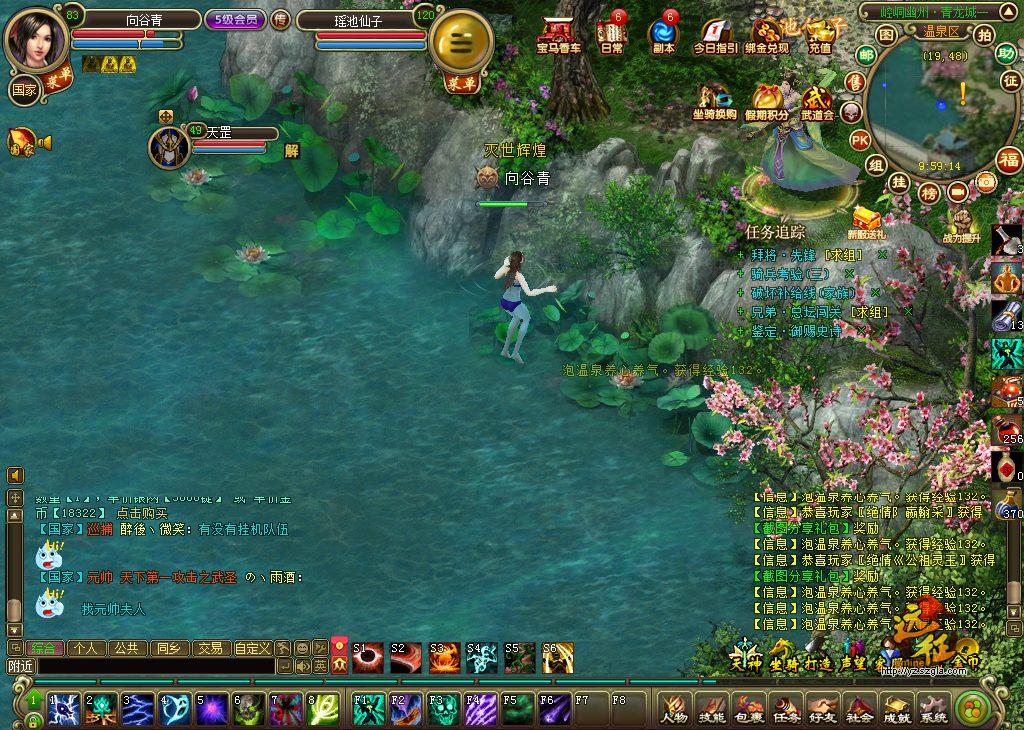Screen dimensions: 1024x730
Task: Use the dark eye skill in slot S1
Action: (367, 658)
